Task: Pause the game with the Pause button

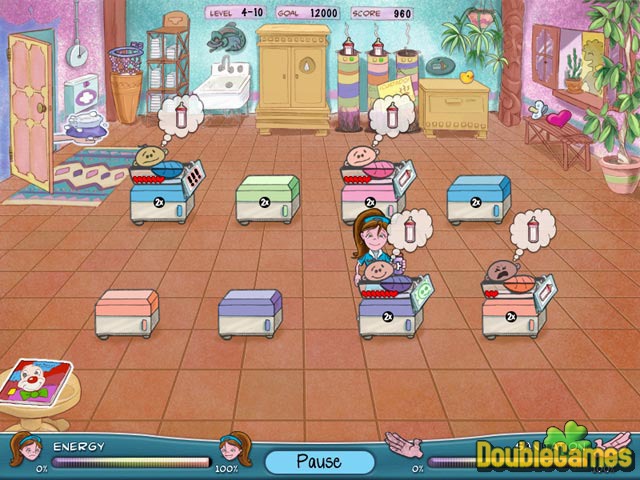Action: pyautogui.click(x=319, y=462)
